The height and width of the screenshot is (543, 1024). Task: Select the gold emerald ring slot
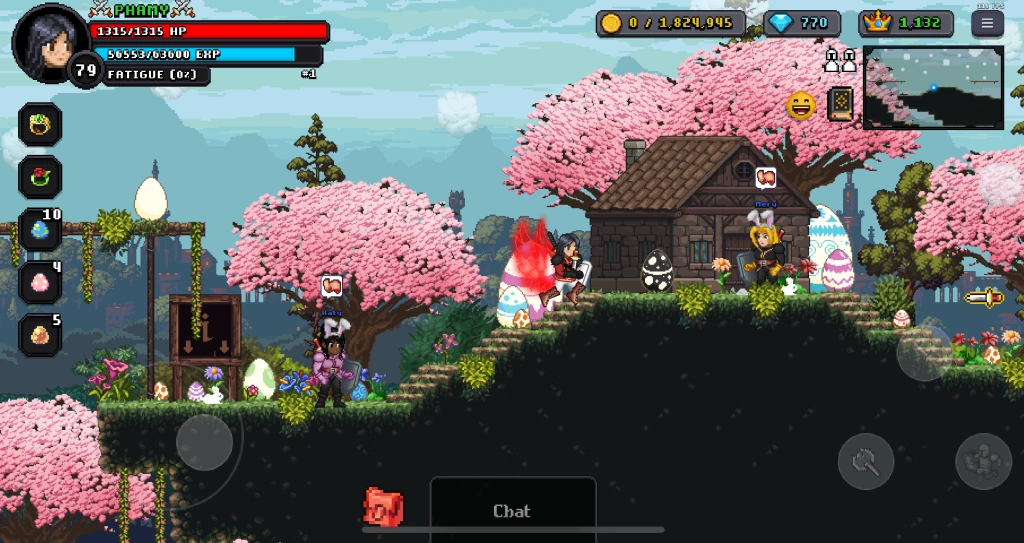(41, 124)
